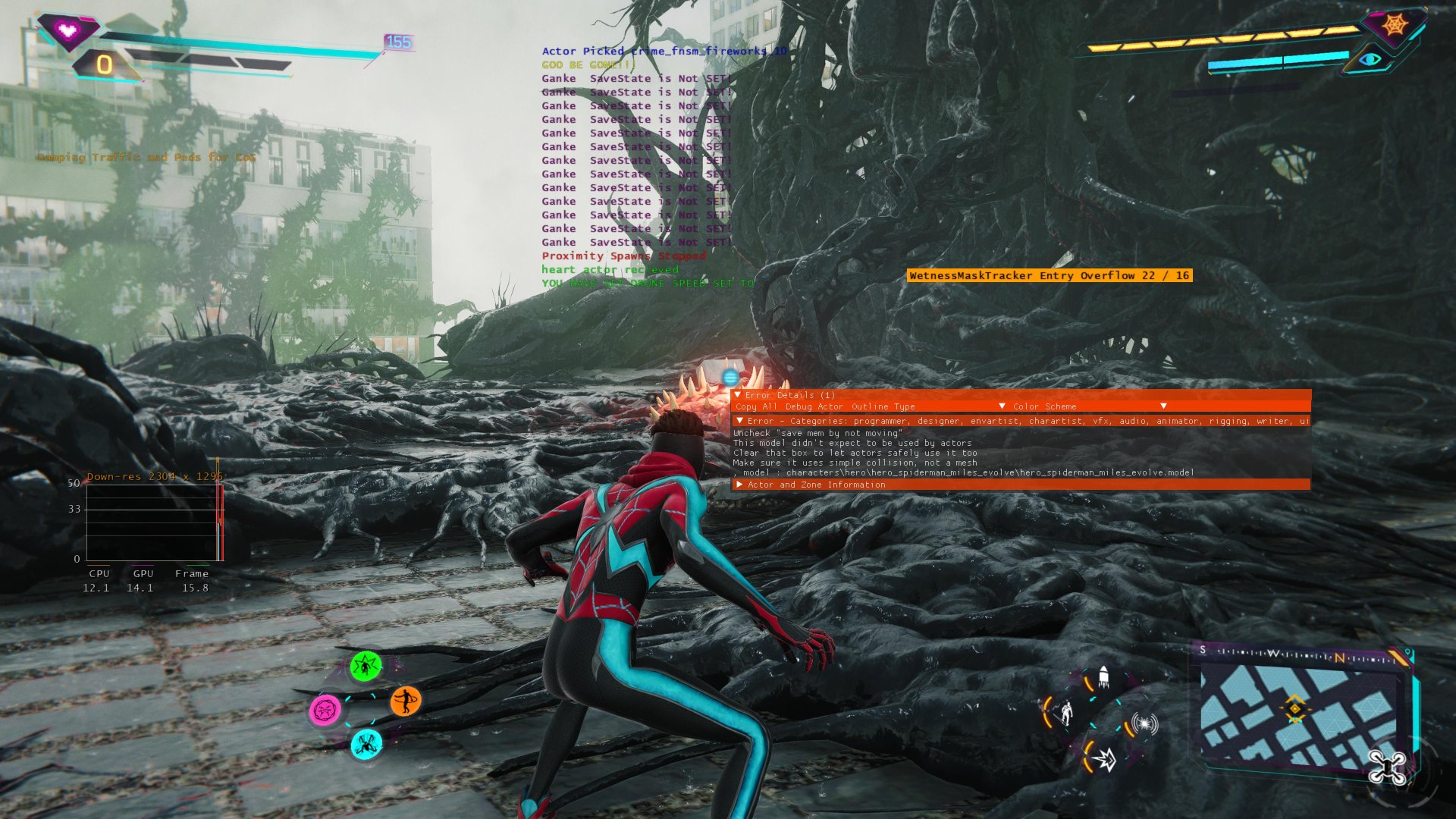Select the rocket gadget icon

point(1103,677)
